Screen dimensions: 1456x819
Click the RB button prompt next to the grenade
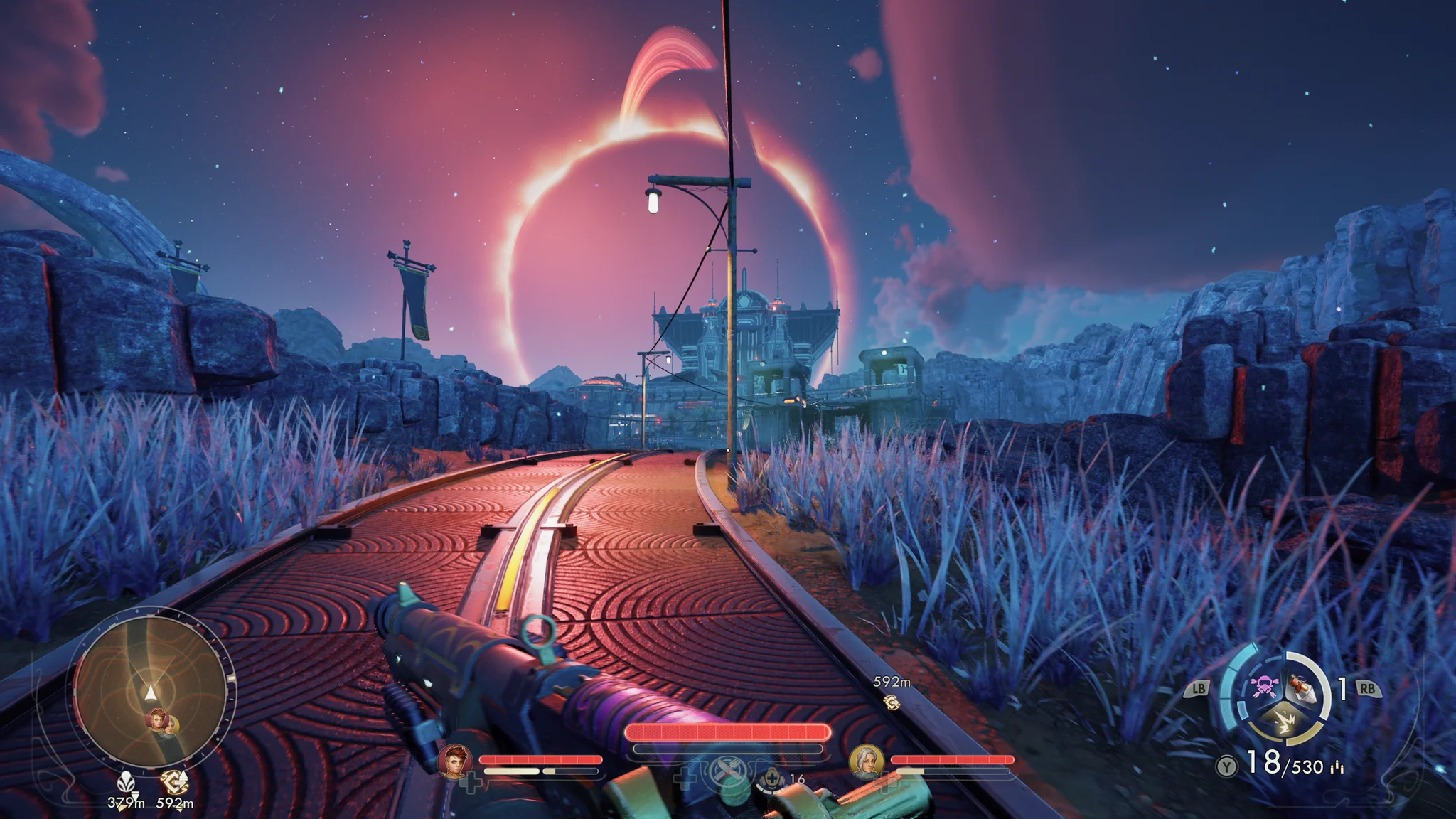[1367, 688]
